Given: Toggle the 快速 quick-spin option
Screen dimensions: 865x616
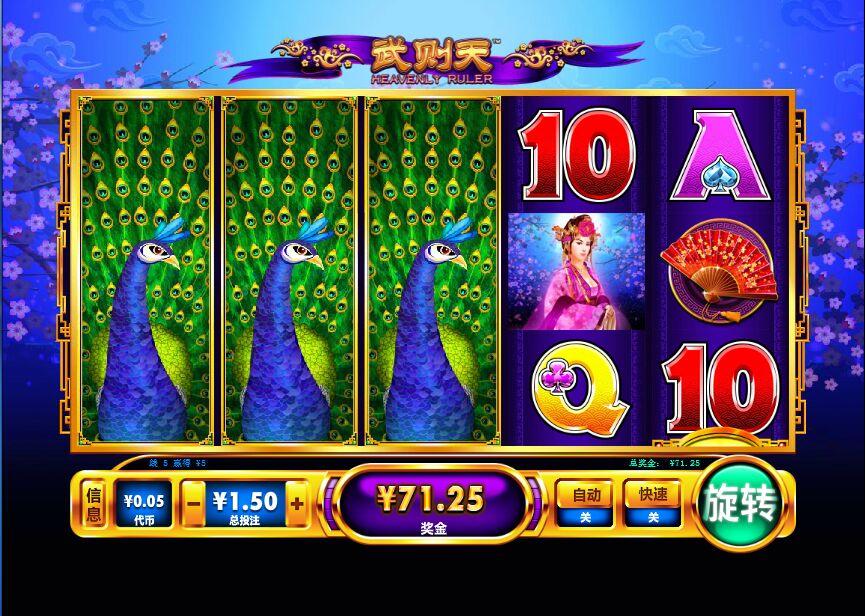Looking at the screenshot, I should 652,504.
